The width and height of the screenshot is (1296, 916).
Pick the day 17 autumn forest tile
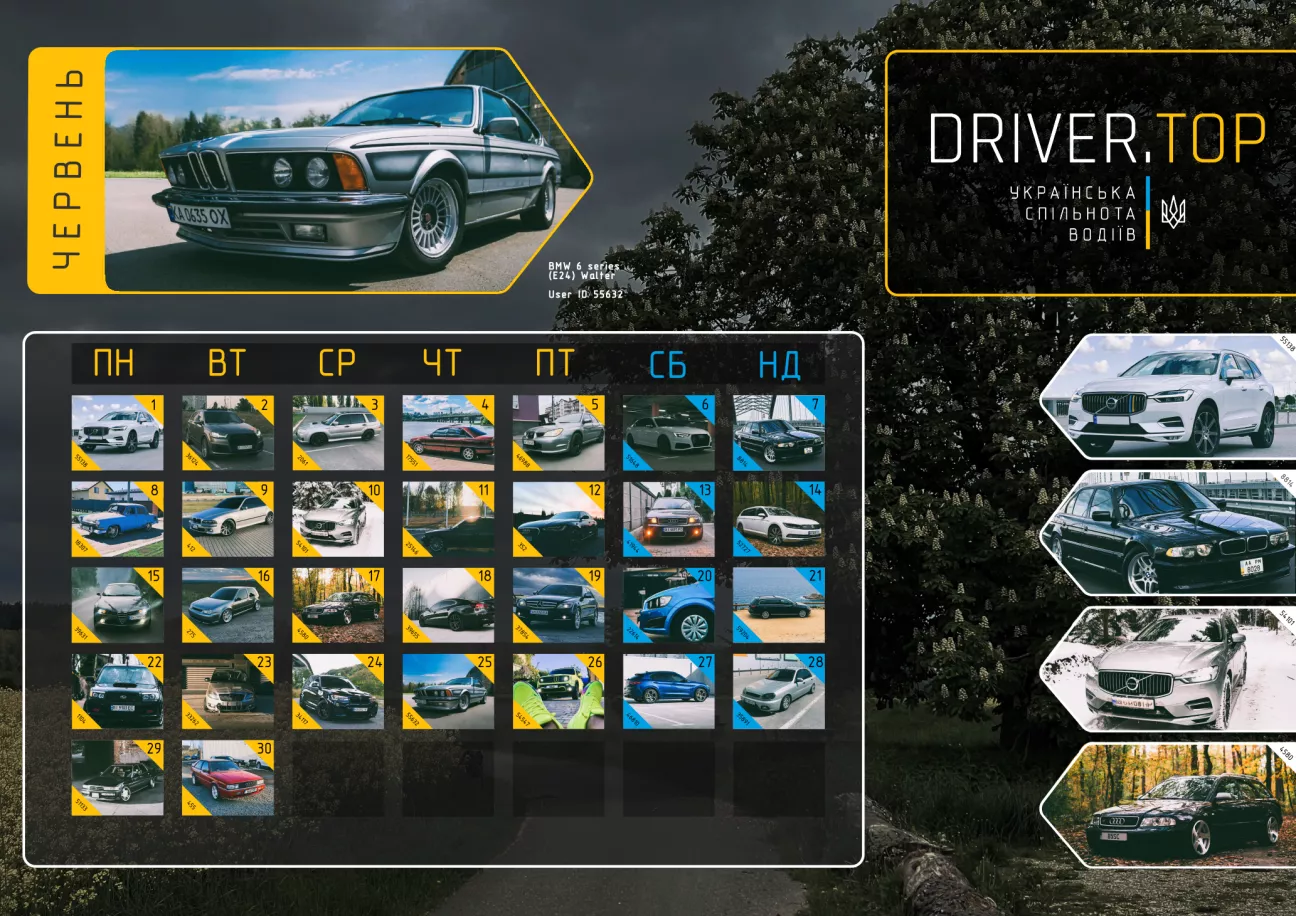[337, 606]
